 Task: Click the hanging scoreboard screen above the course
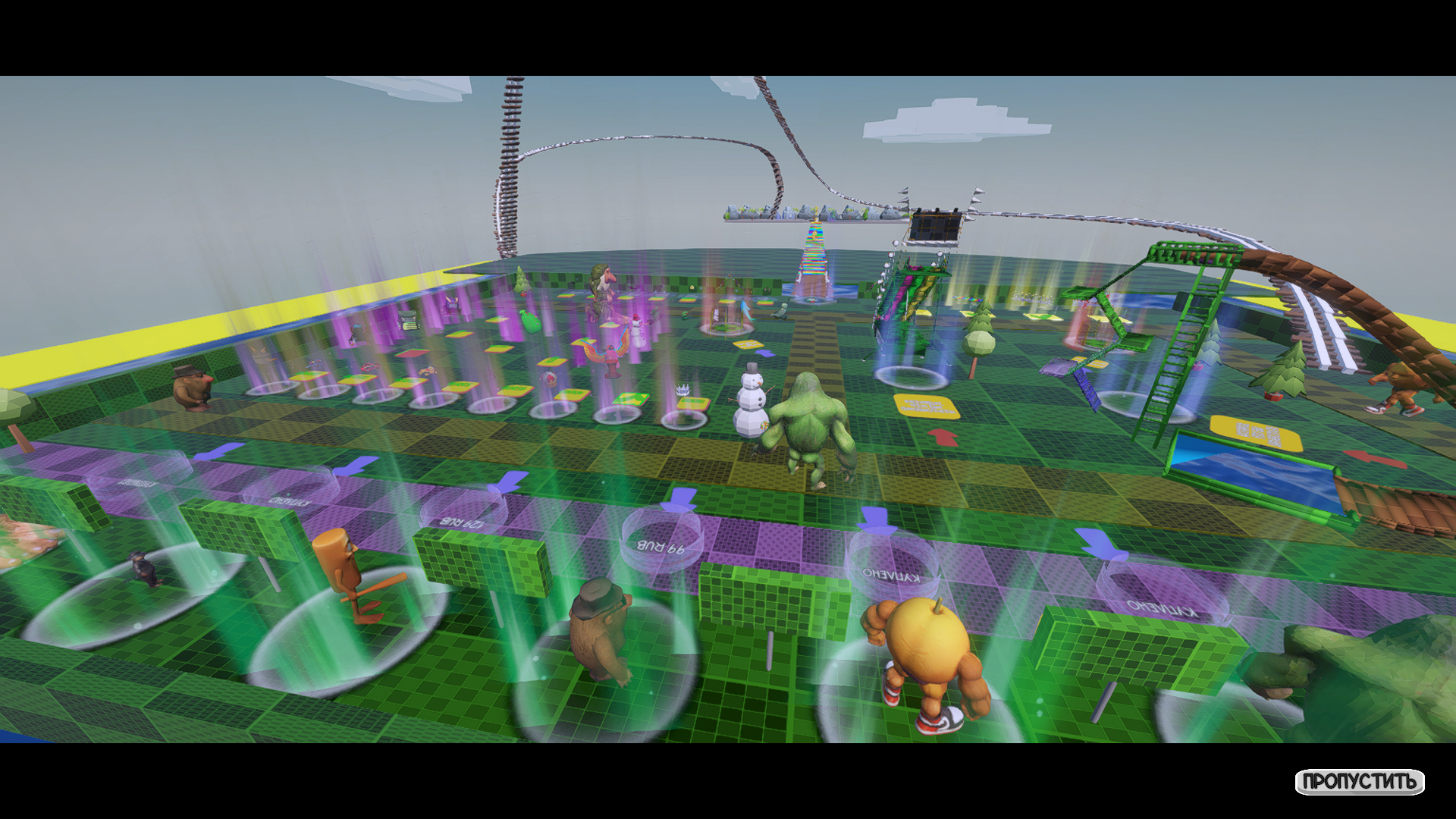(934, 224)
